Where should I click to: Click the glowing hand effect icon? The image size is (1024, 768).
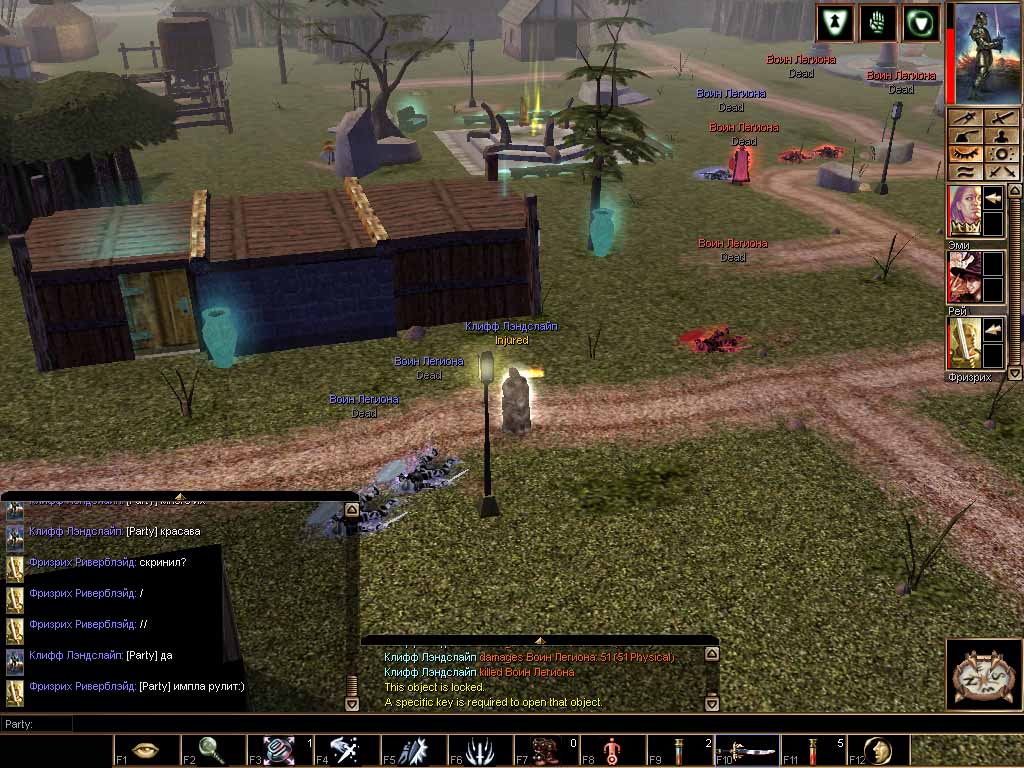pyautogui.click(x=877, y=24)
